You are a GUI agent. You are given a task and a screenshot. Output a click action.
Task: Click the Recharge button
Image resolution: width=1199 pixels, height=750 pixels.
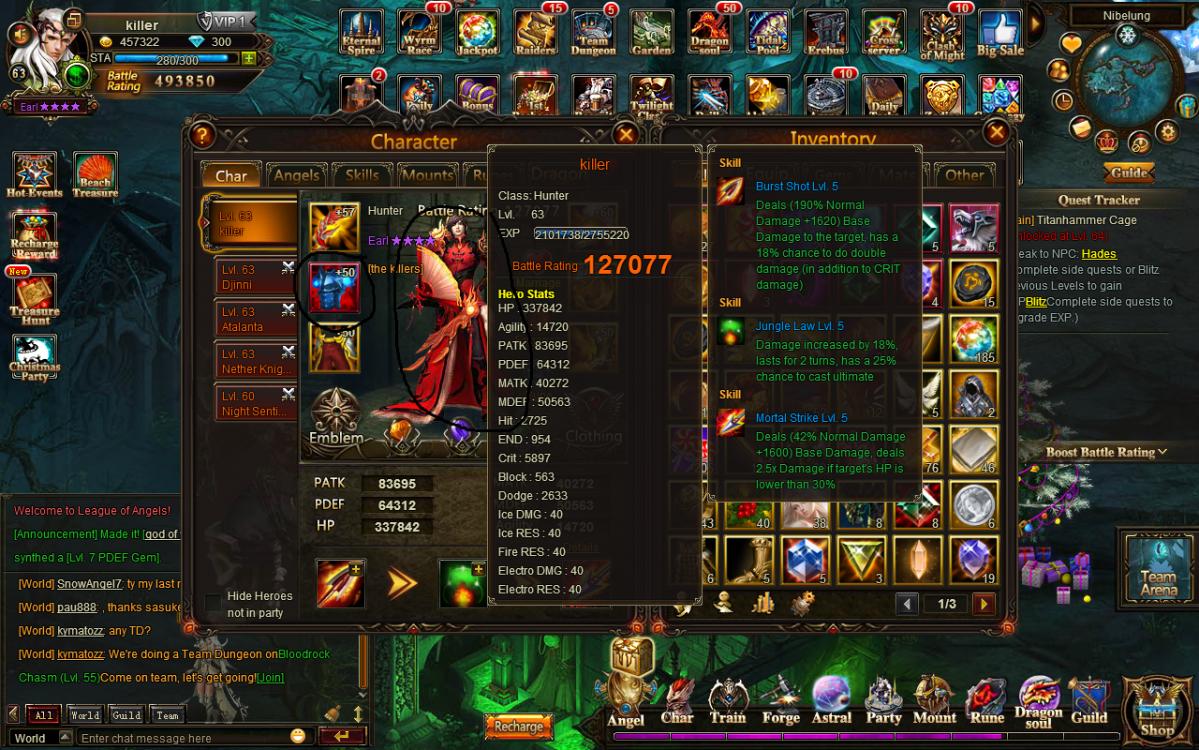[518, 727]
